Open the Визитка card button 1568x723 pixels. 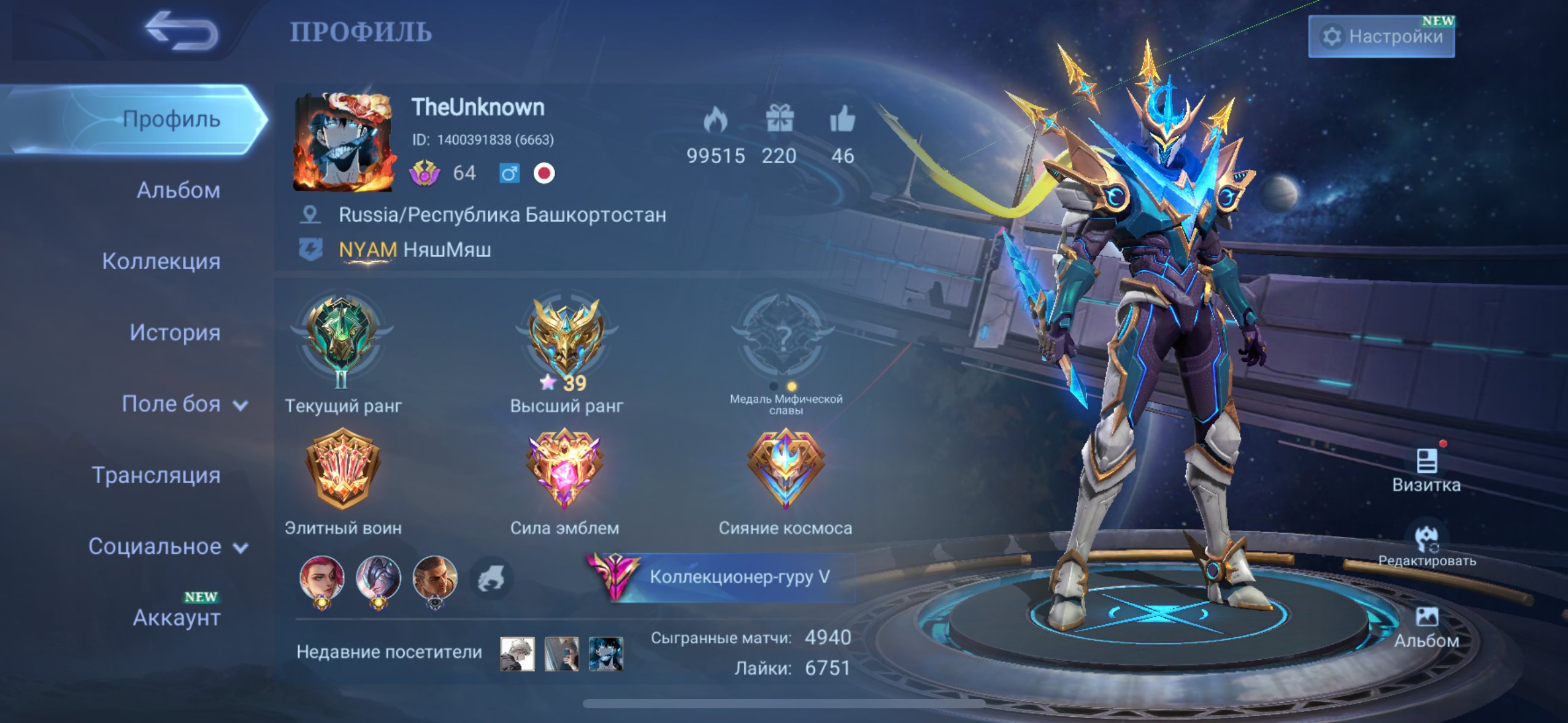1426,470
